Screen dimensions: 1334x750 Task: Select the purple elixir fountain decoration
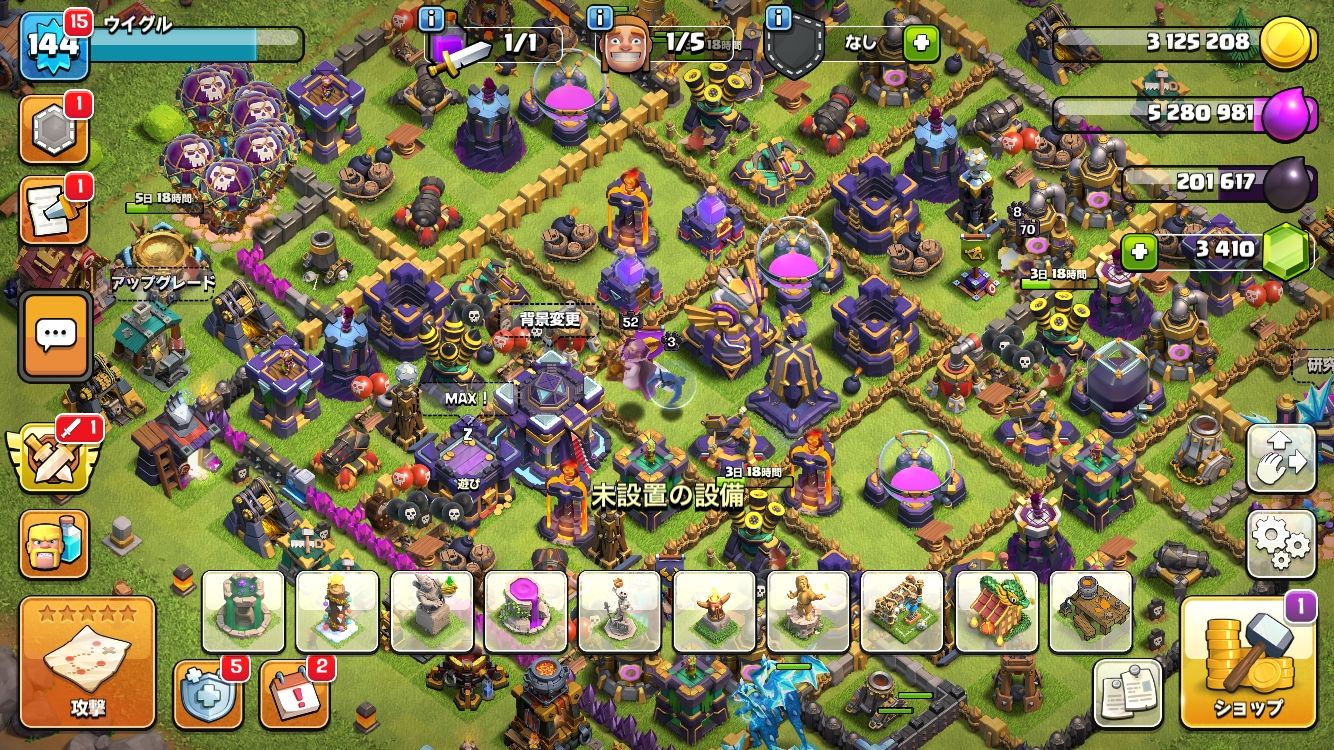click(526, 611)
